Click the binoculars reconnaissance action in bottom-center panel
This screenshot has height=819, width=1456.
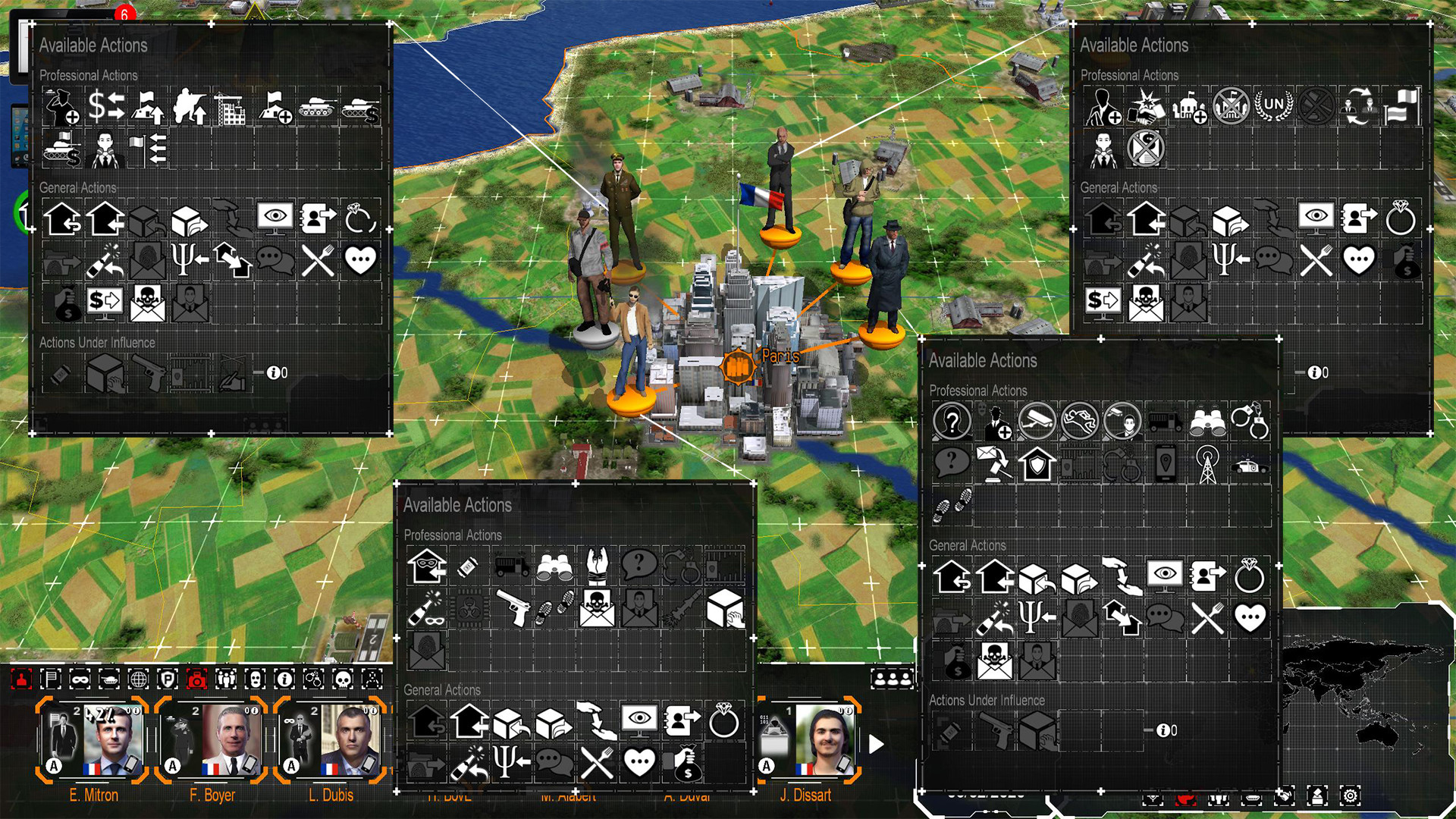(x=553, y=565)
